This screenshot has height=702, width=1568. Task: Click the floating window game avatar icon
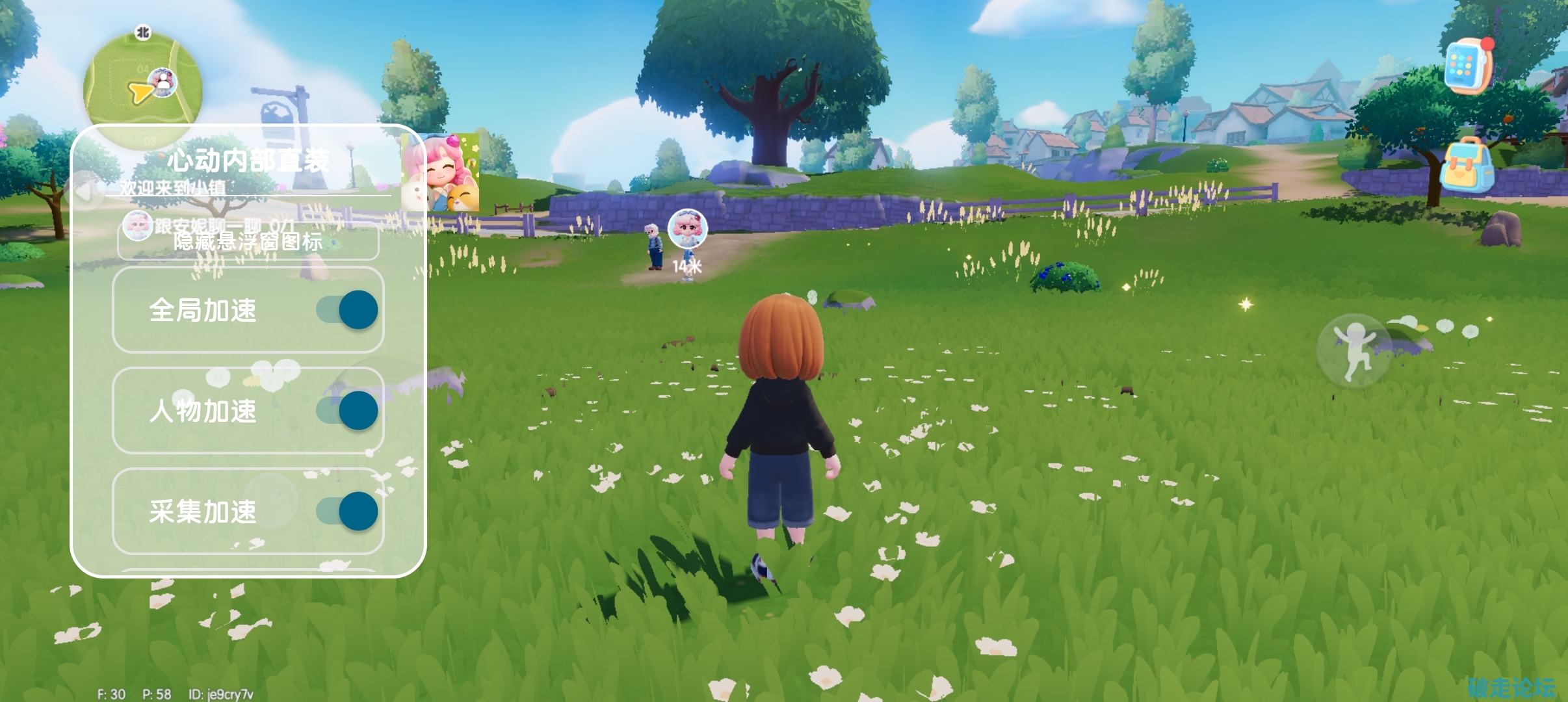point(441,173)
